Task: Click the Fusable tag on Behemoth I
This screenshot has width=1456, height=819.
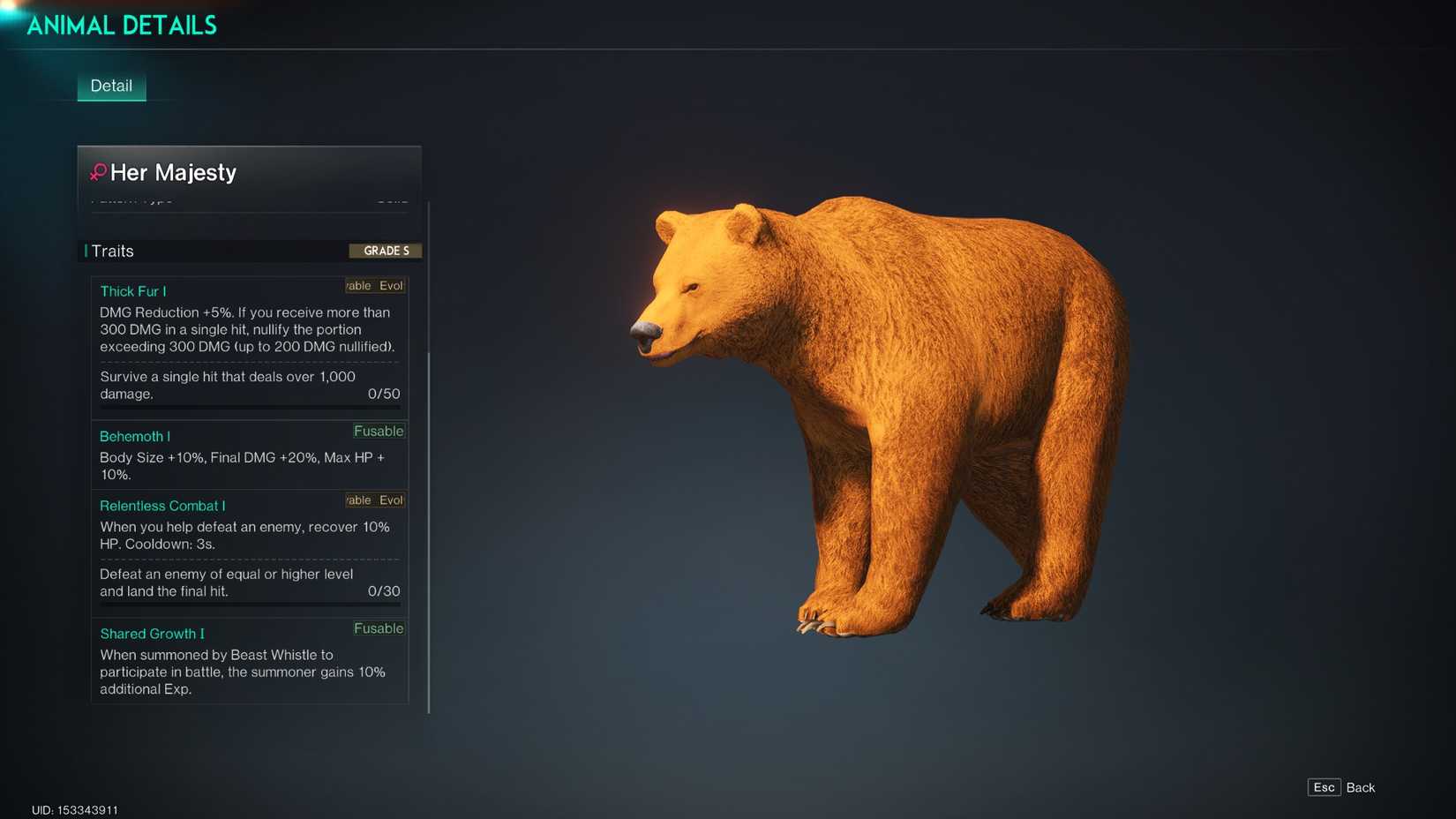Action: 379,431
